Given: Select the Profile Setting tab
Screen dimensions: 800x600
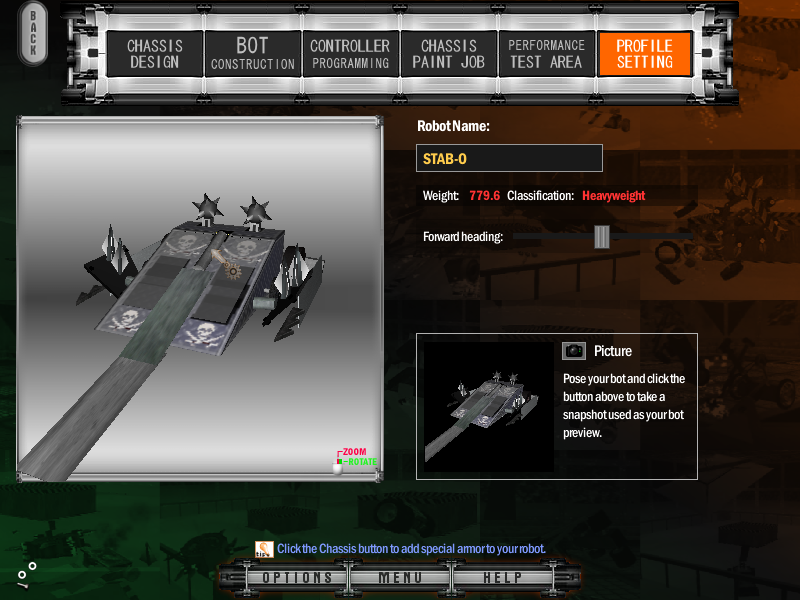Looking at the screenshot, I should [644, 54].
